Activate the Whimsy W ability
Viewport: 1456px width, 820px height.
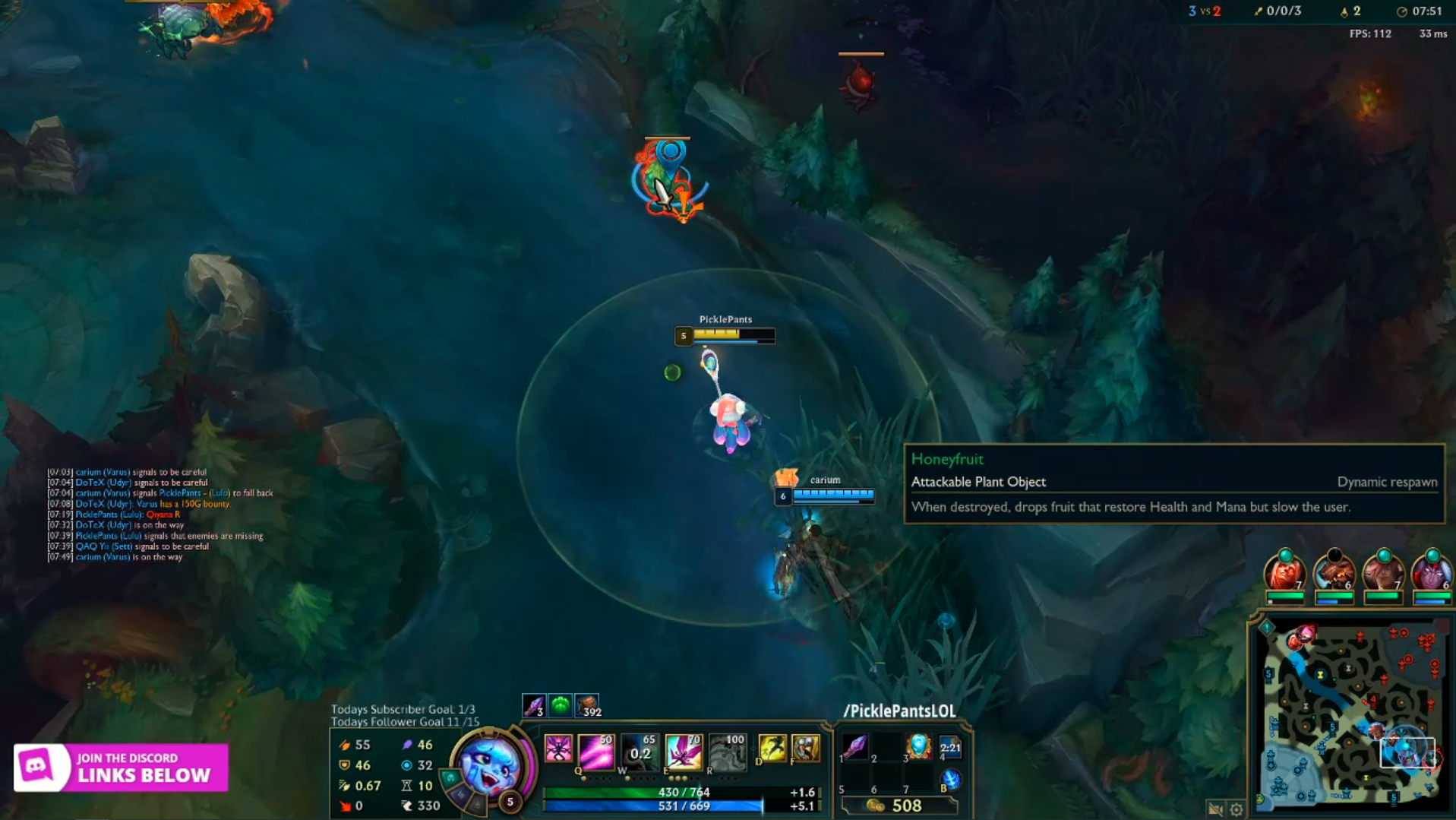(640, 751)
